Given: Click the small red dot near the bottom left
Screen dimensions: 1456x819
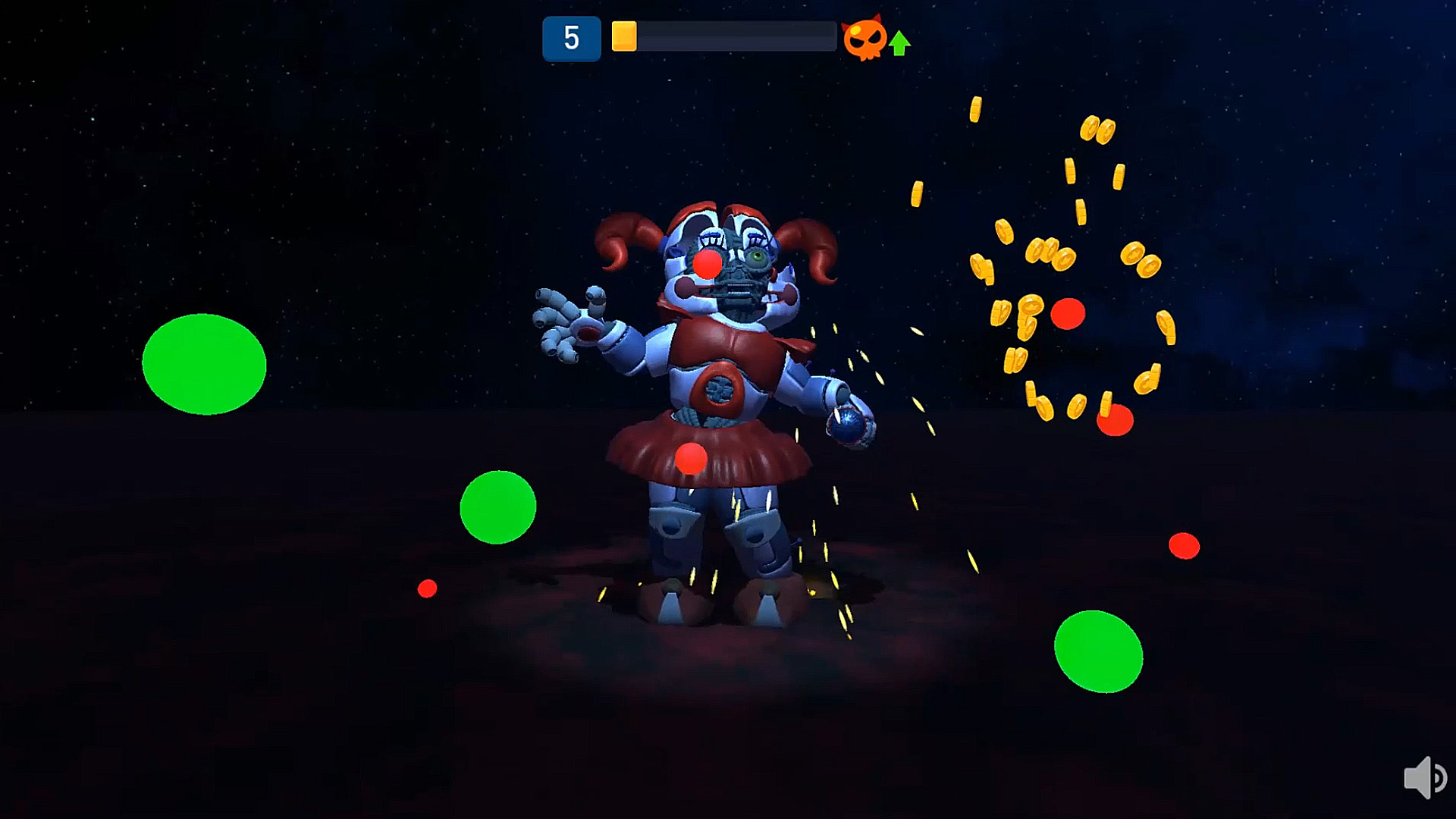Looking at the screenshot, I should [x=427, y=589].
